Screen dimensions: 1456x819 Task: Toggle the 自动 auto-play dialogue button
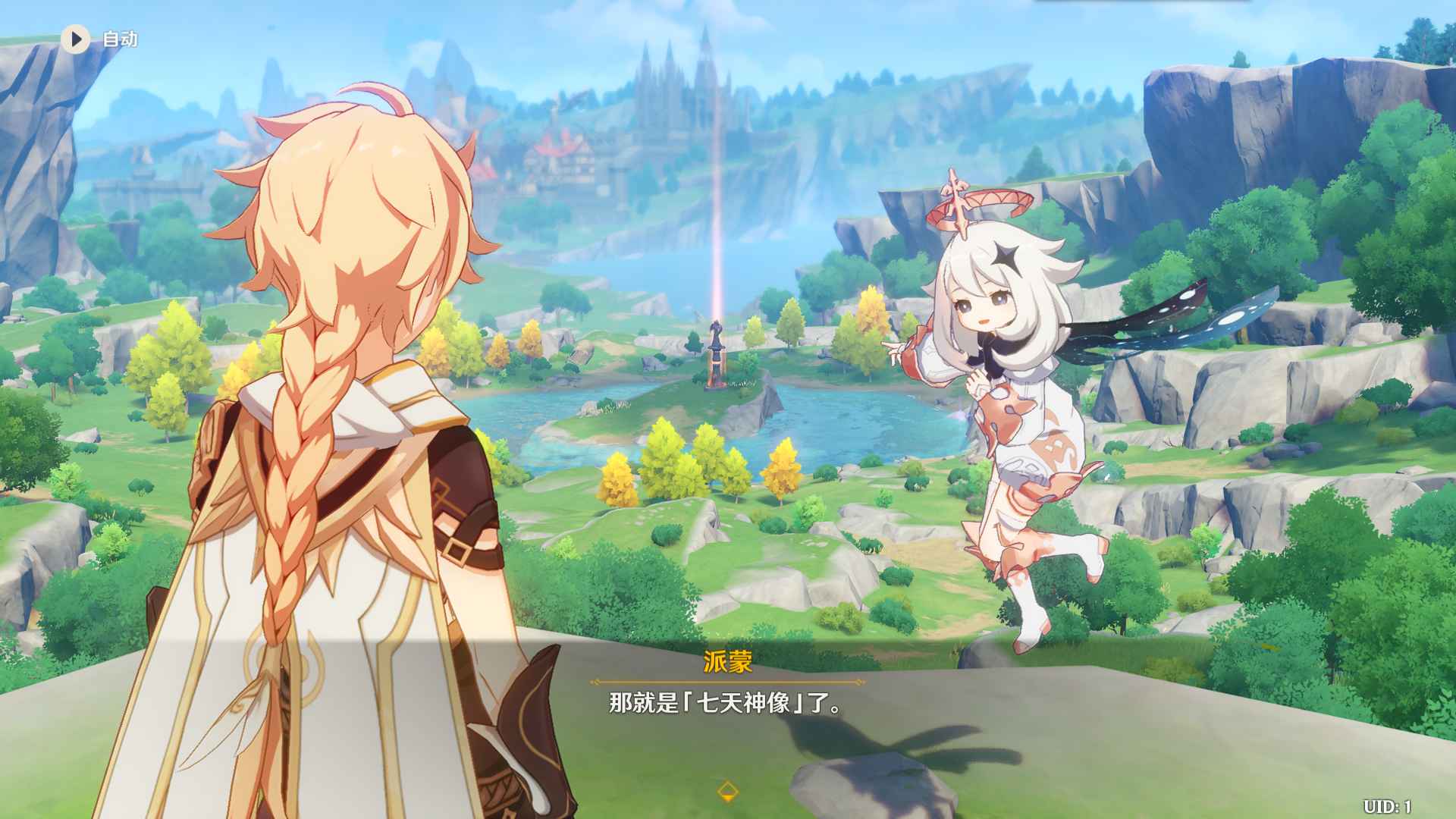(x=76, y=39)
